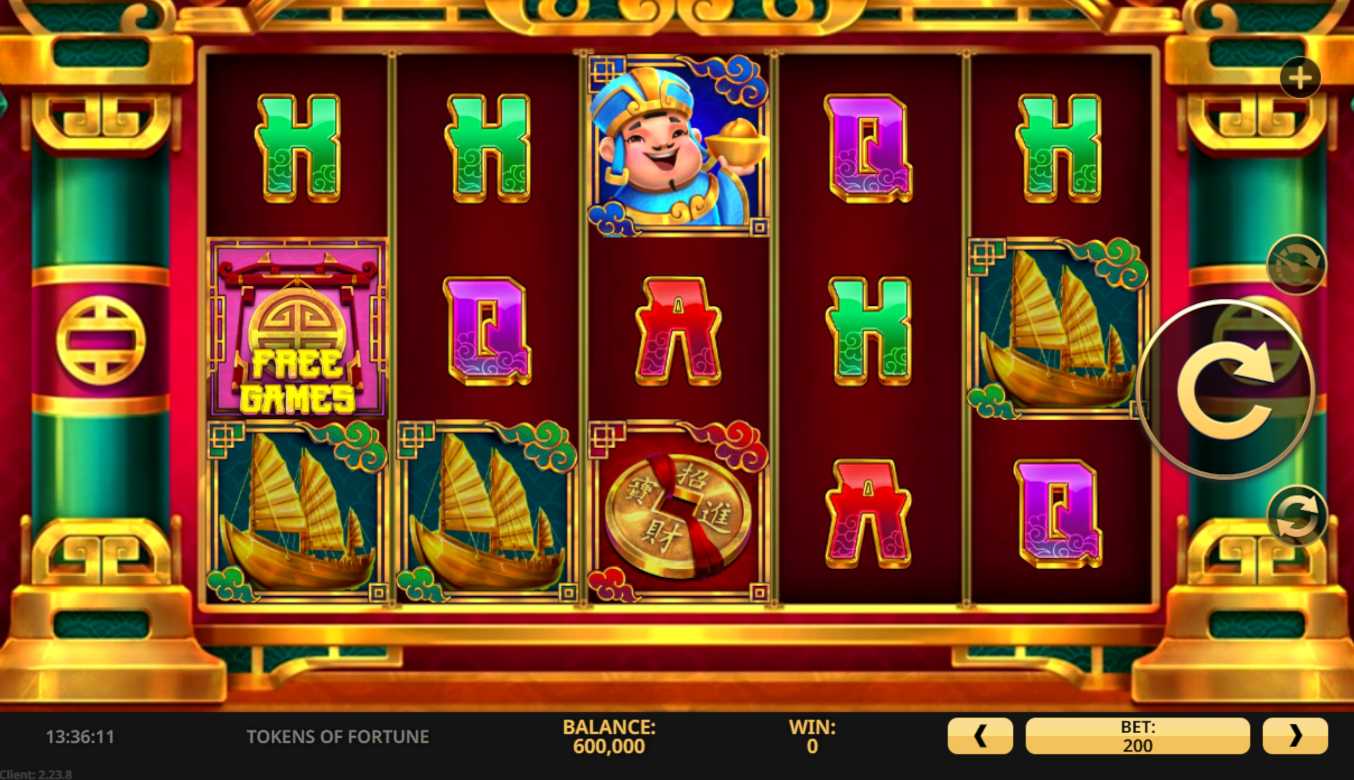Increase the bet with the right arrow

pos(1295,736)
